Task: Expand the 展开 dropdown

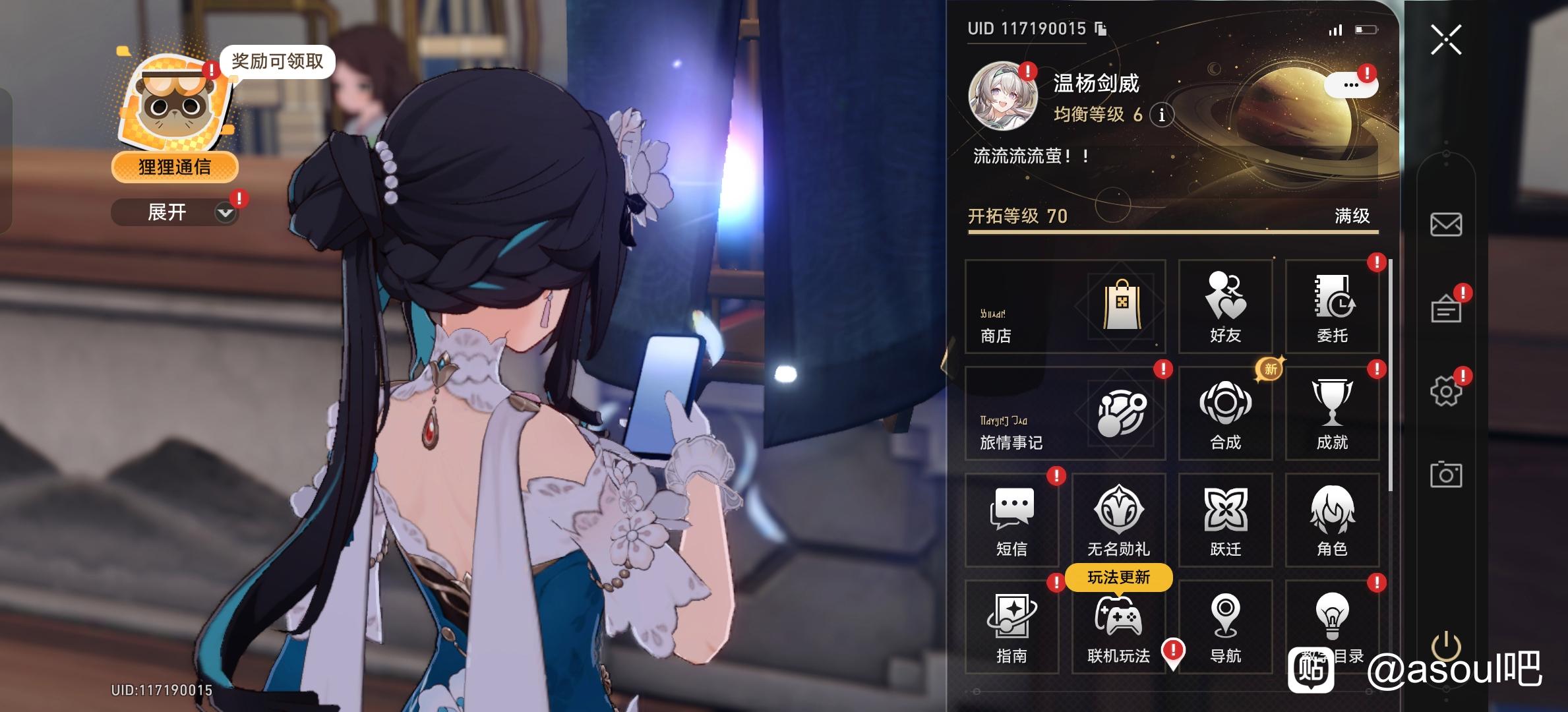Action: [175, 212]
